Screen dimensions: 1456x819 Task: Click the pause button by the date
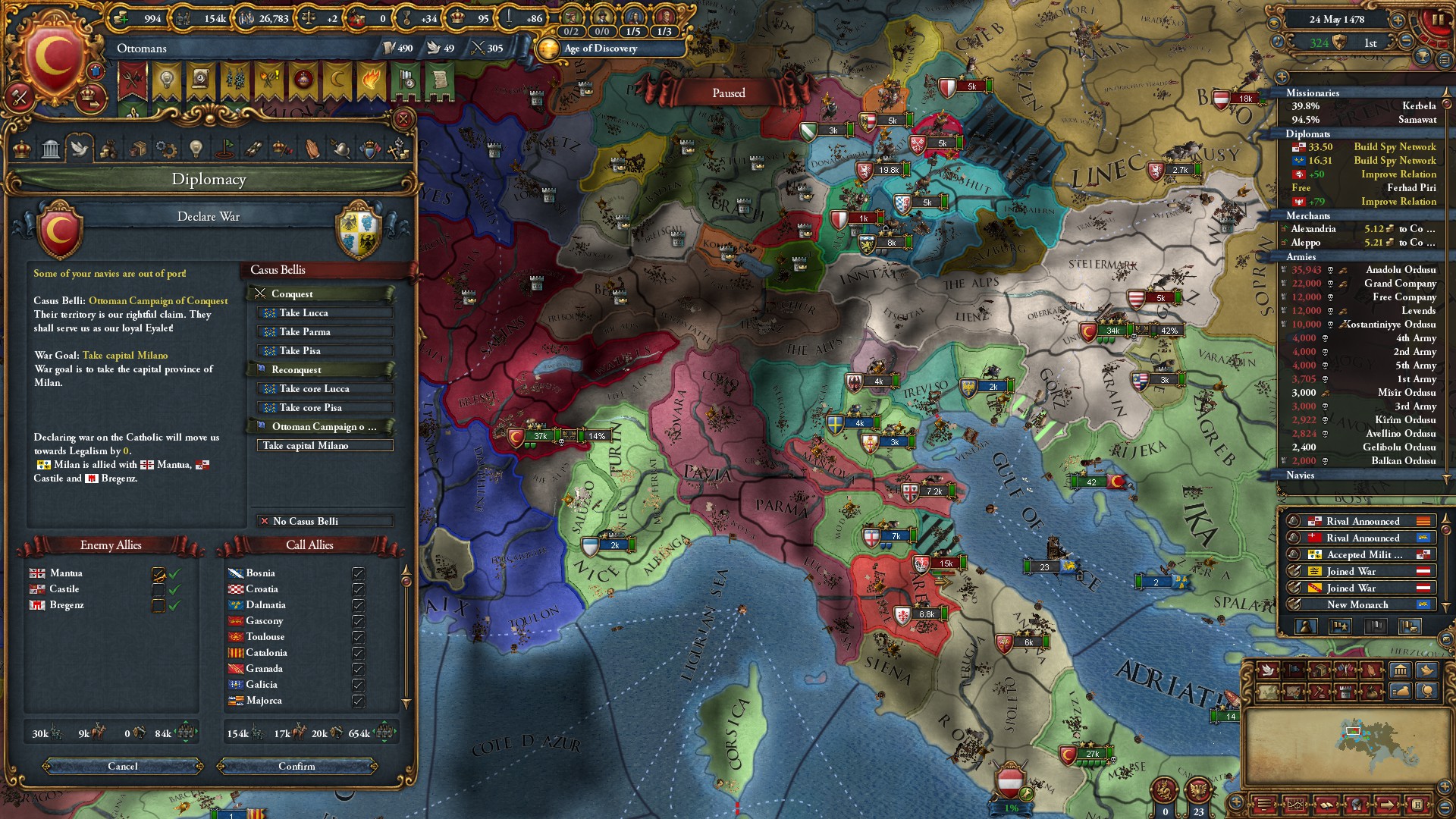pos(1437,20)
